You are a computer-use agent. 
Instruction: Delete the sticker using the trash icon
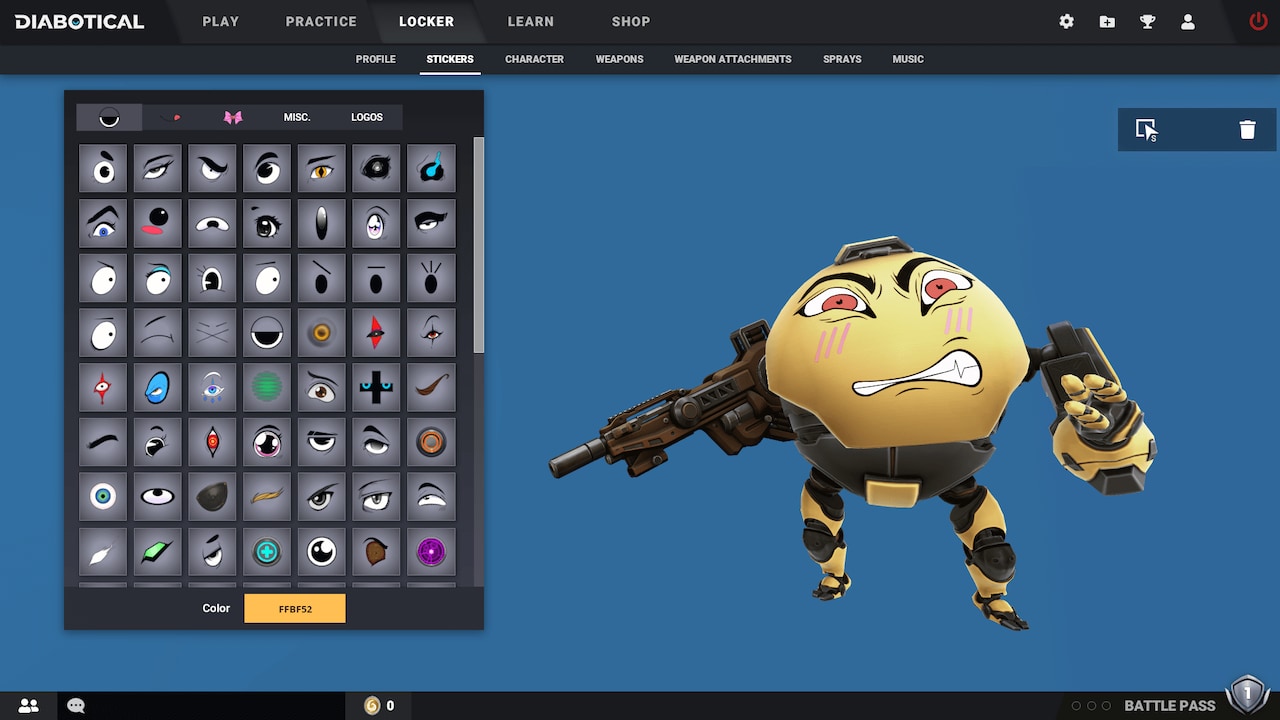pos(1247,129)
